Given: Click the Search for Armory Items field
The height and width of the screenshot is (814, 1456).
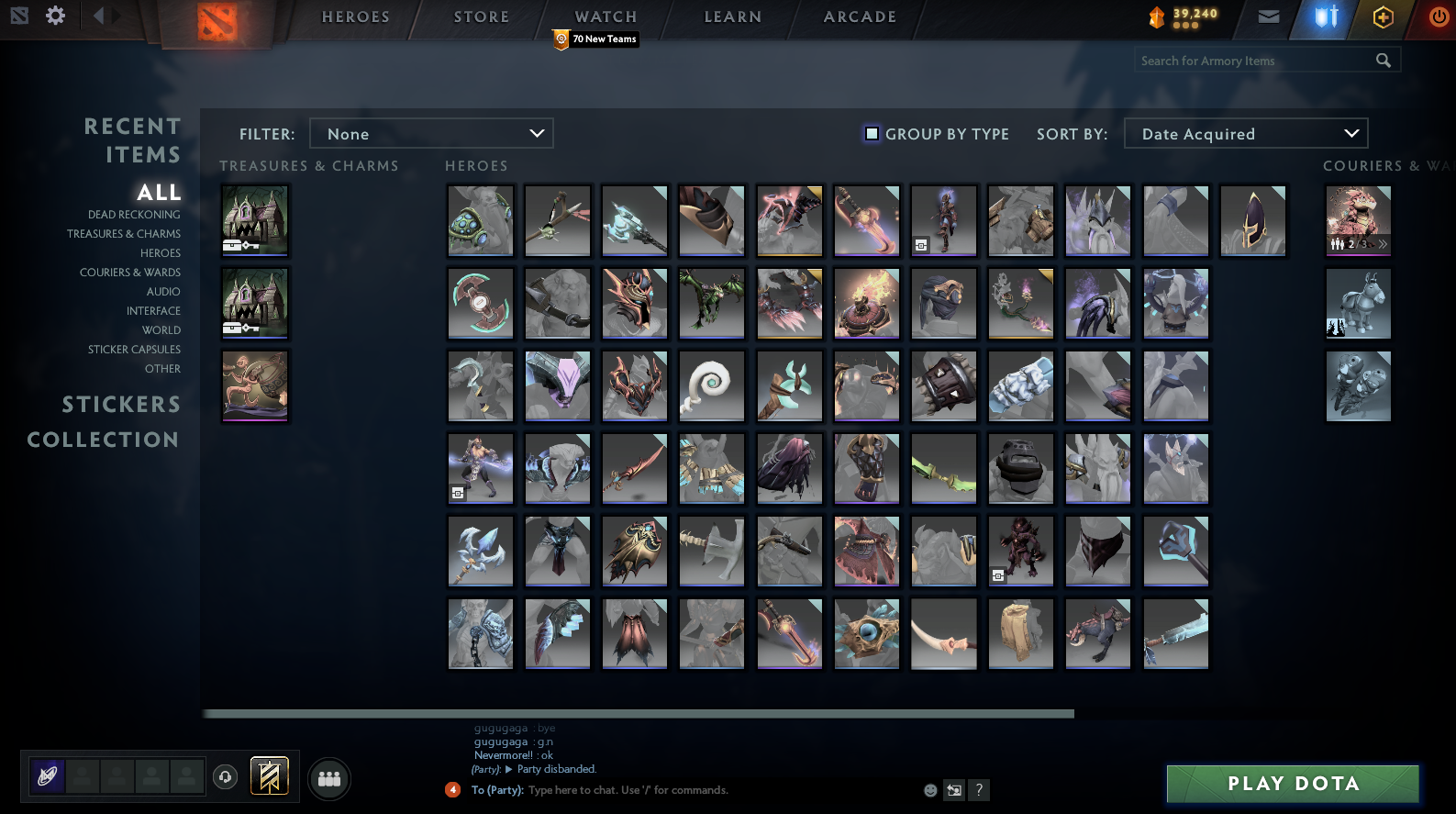Looking at the screenshot, I should tap(1257, 60).
